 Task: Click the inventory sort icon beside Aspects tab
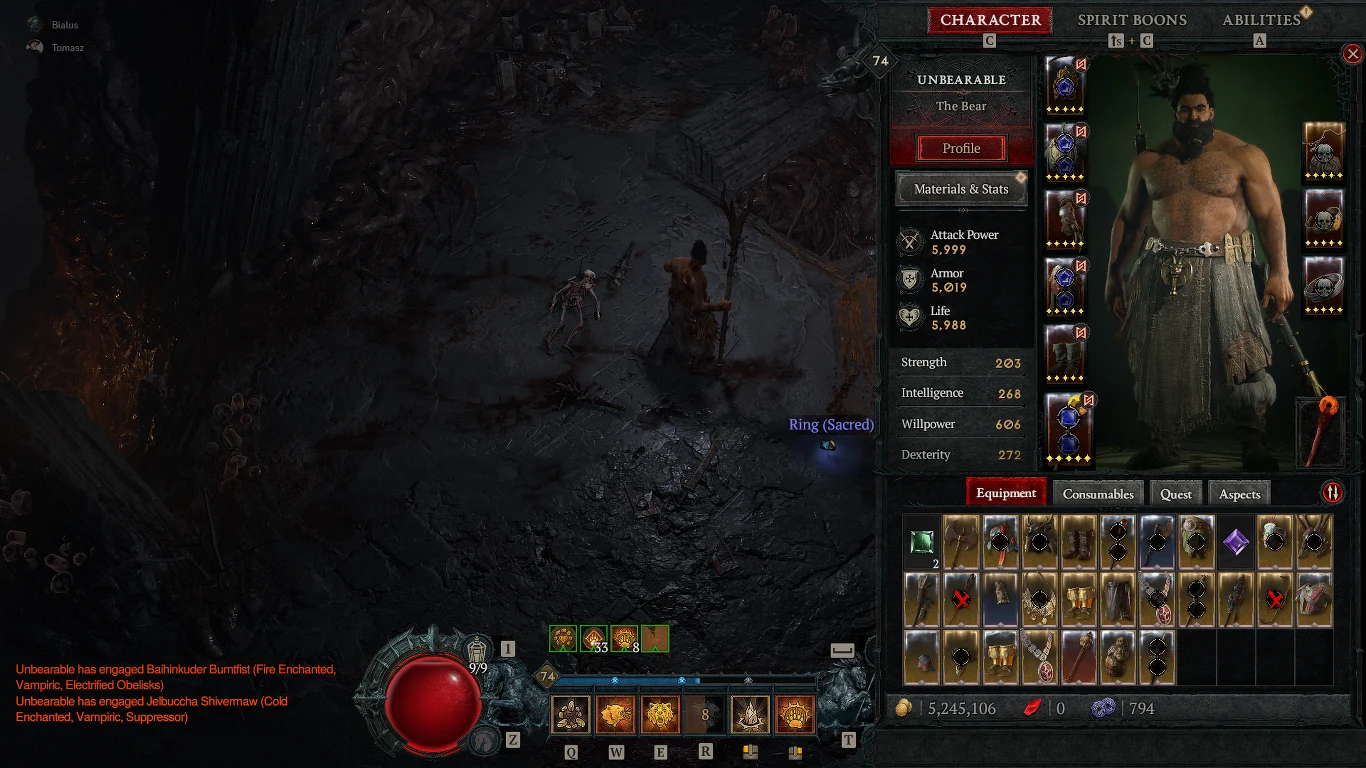1335,492
